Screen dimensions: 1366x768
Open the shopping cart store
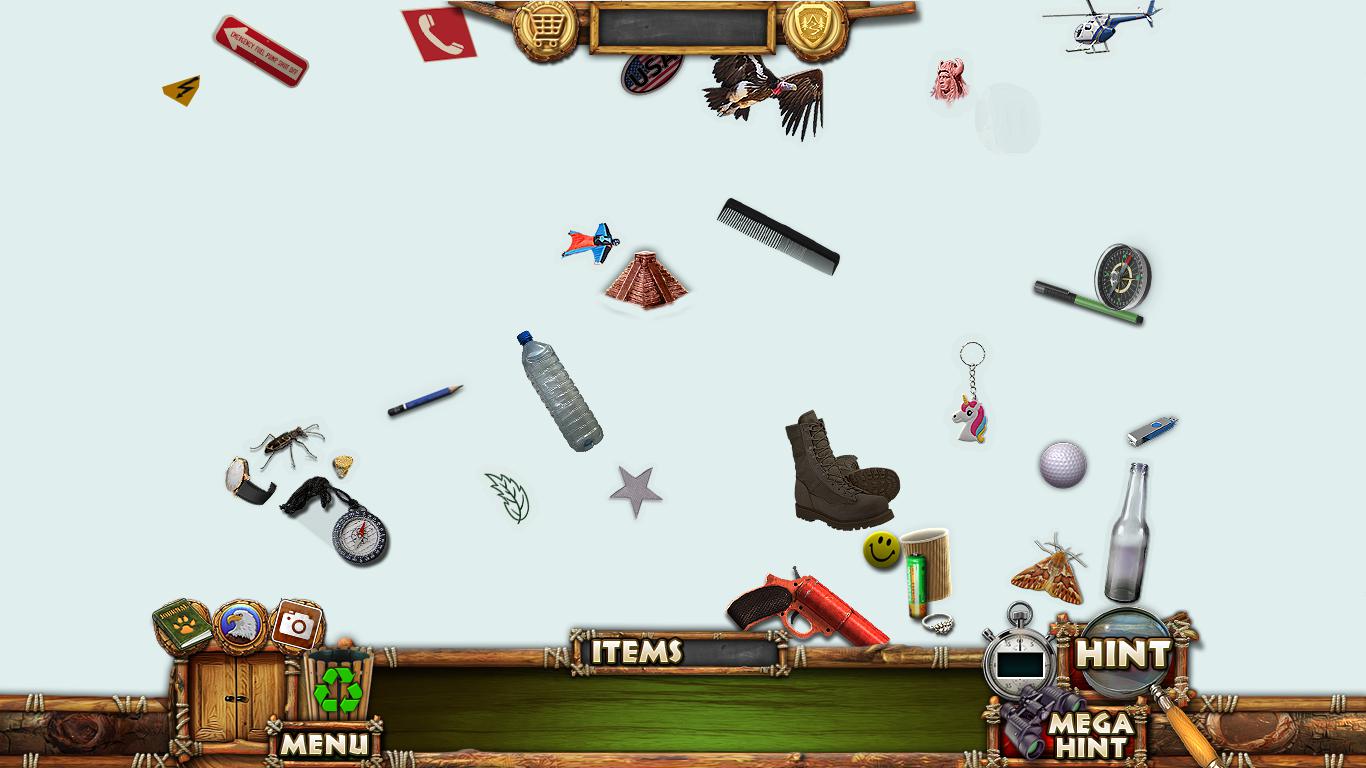[545, 29]
